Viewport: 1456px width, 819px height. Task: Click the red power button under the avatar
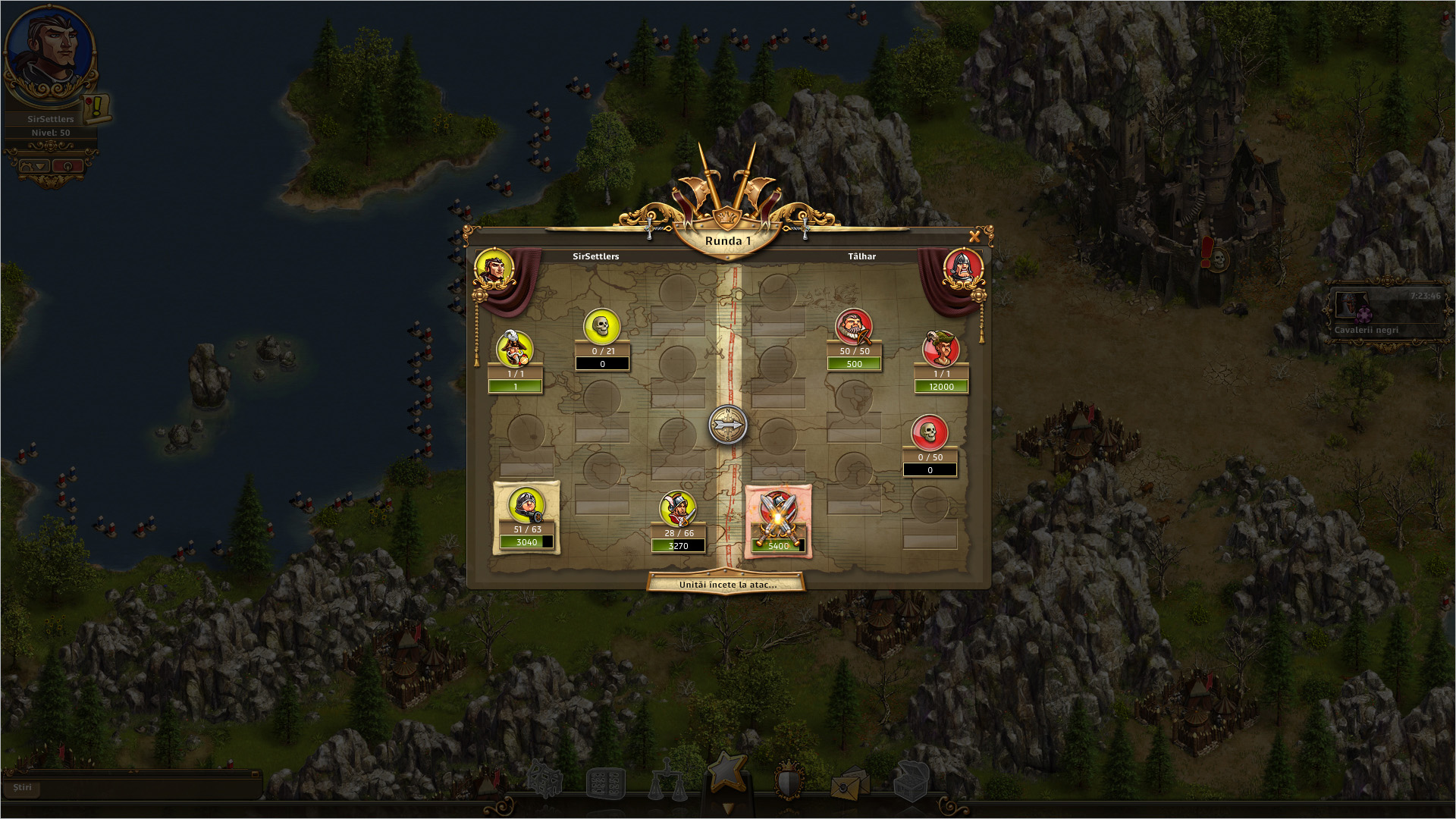pyautogui.click(x=67, y=166)
